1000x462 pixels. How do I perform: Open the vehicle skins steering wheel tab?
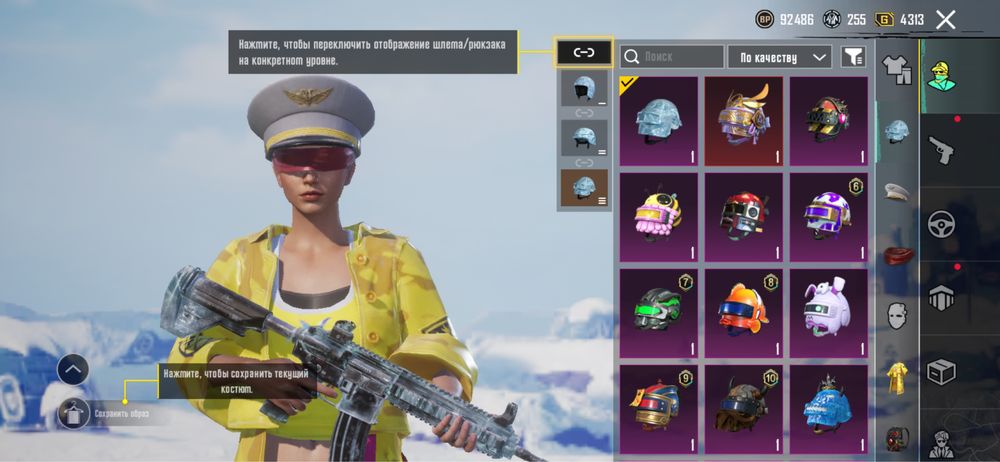click(x=941, y=224)
